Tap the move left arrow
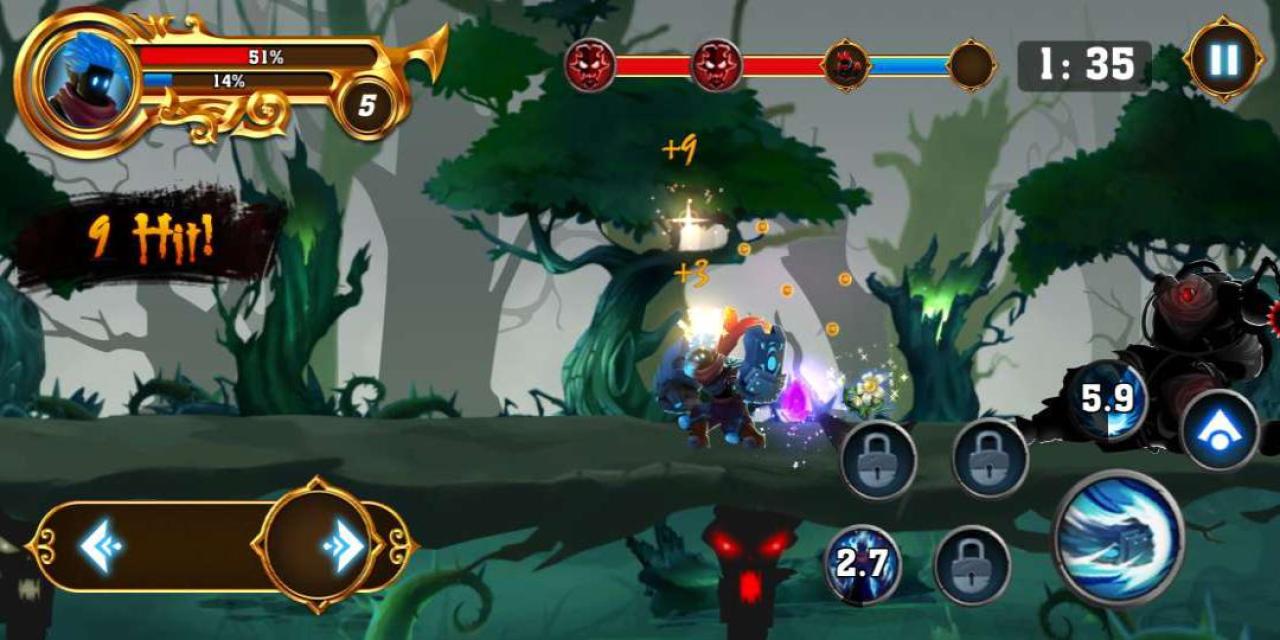This screenshot has height=640, width=1280. 101,546
